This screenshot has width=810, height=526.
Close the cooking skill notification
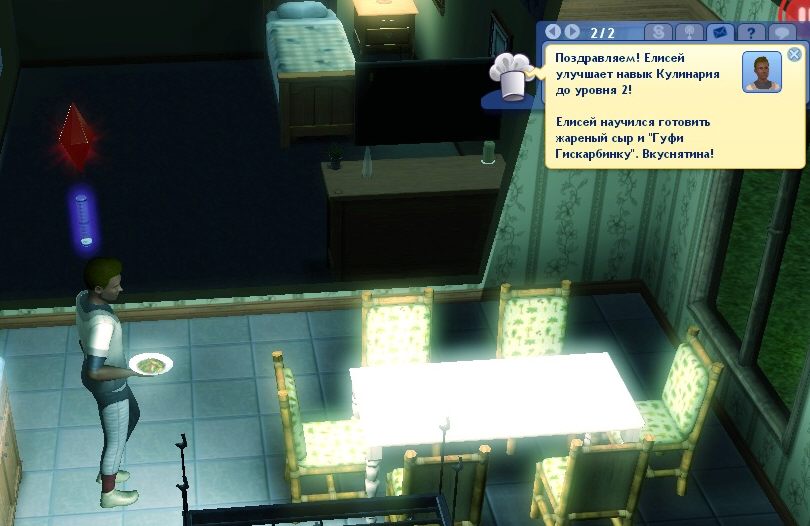pos(794,54)
